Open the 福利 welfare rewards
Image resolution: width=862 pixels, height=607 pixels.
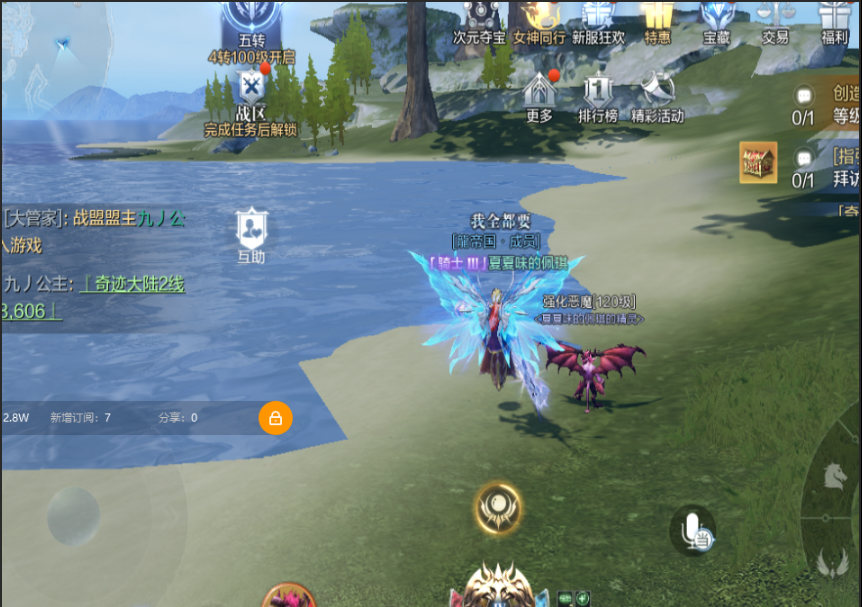pyautogui.click(x=833, y=16)
